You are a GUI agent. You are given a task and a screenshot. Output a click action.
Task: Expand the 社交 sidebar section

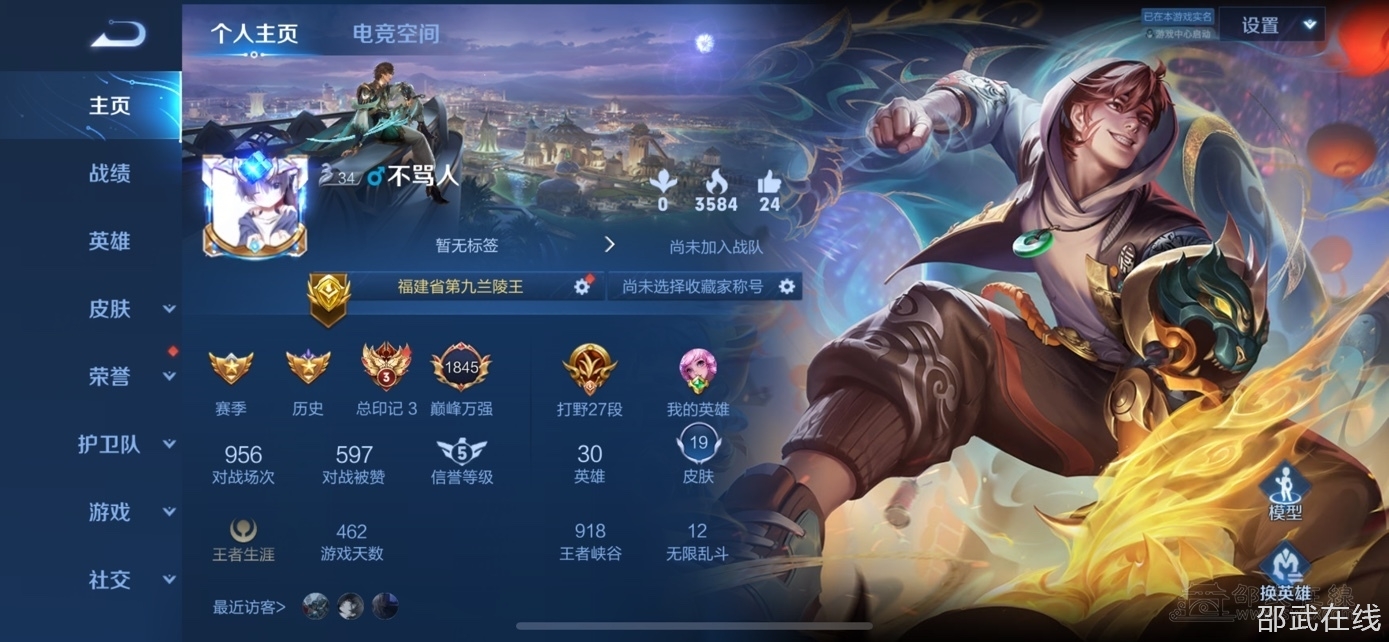tap(130, 580)
